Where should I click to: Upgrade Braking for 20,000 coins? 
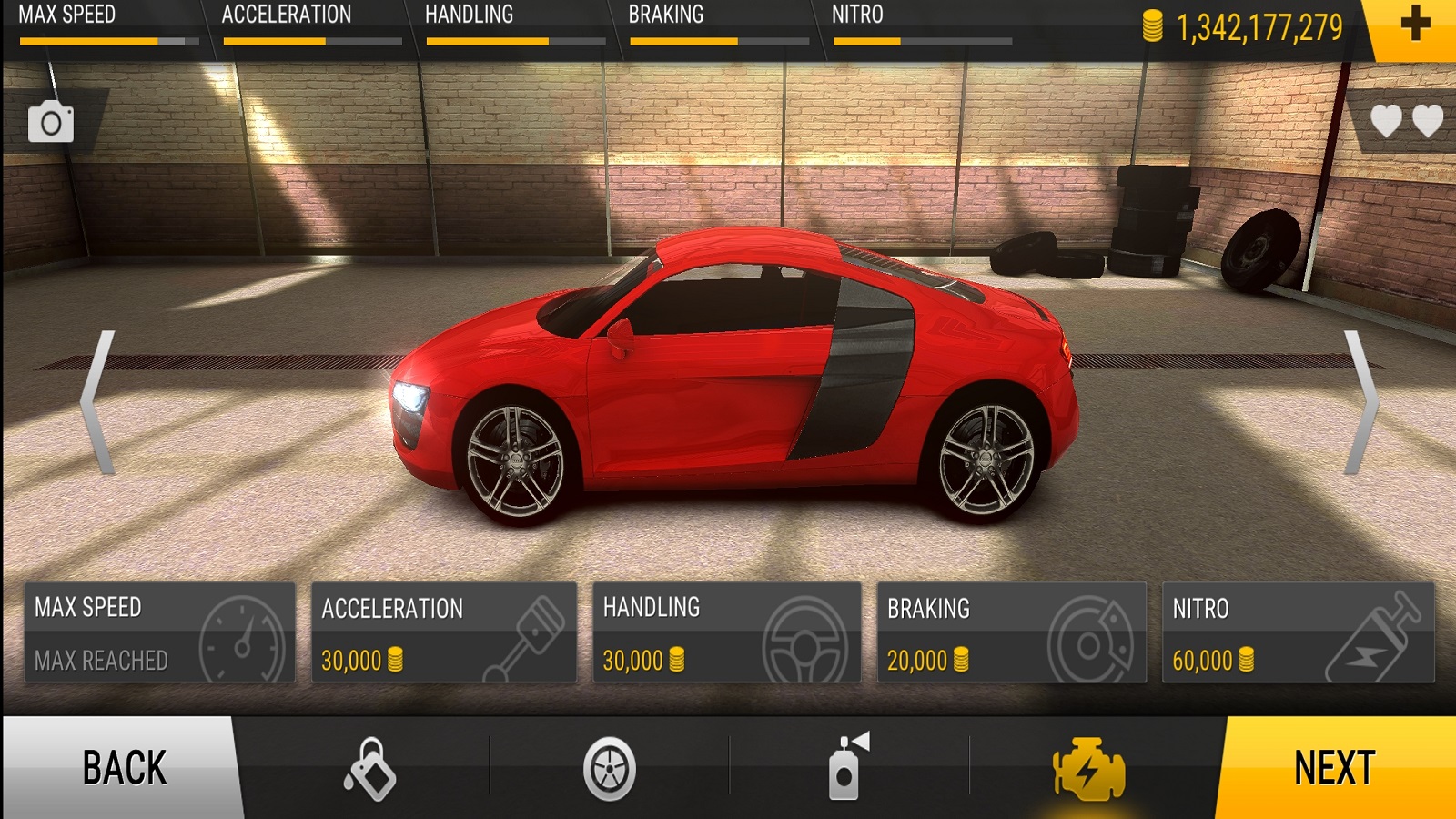click(x=1011, y=633)
